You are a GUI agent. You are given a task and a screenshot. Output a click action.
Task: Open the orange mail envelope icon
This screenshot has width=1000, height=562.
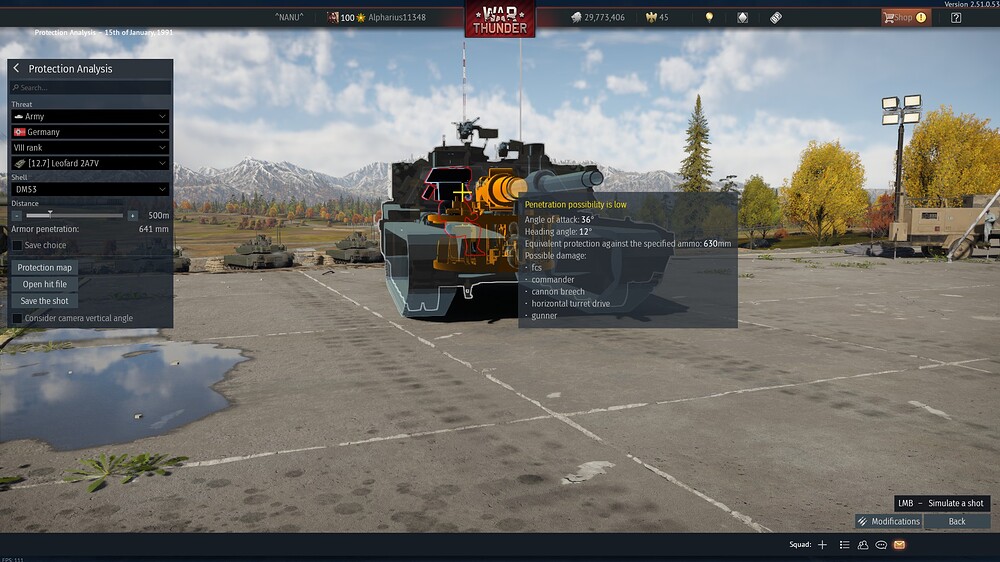click(x=899, y=545)
